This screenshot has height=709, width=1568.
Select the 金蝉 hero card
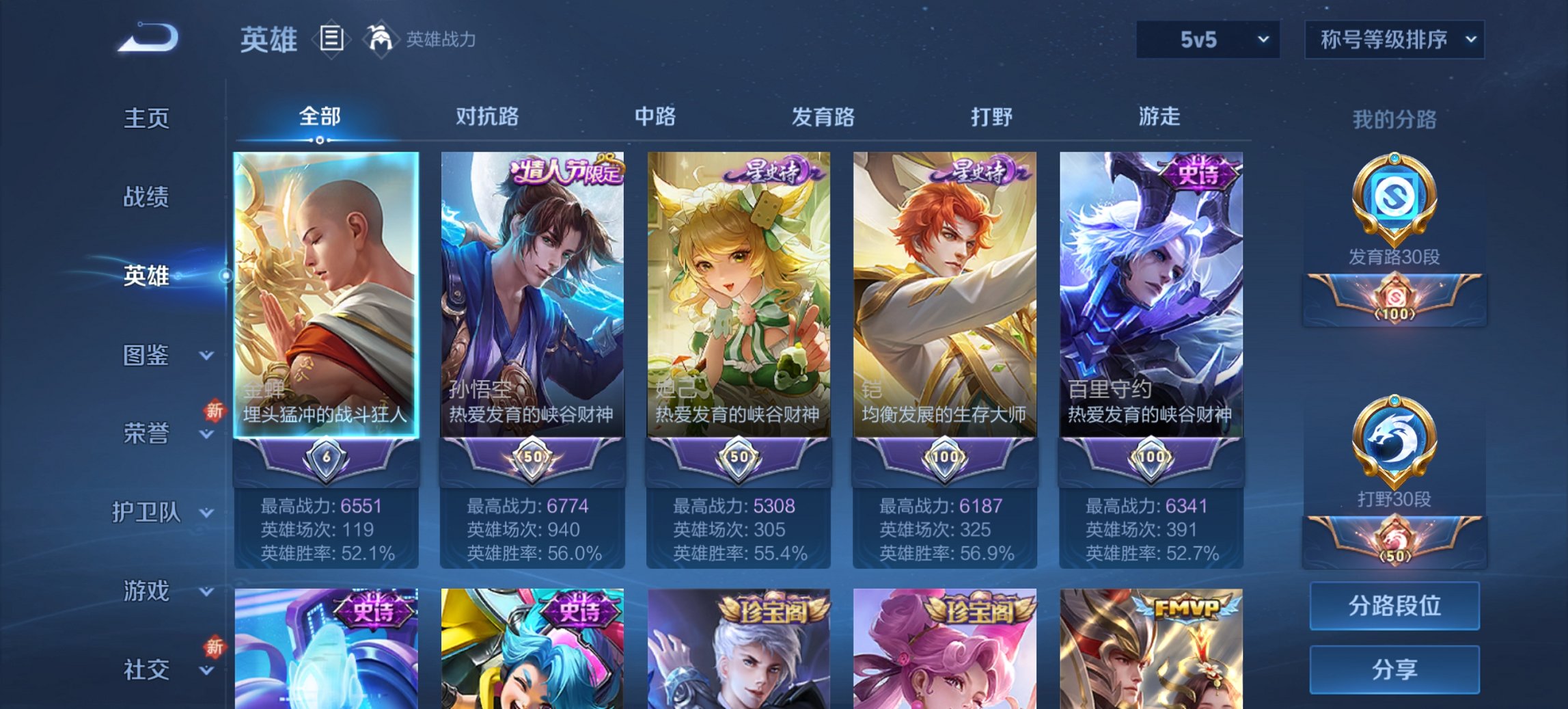(325, 294)
